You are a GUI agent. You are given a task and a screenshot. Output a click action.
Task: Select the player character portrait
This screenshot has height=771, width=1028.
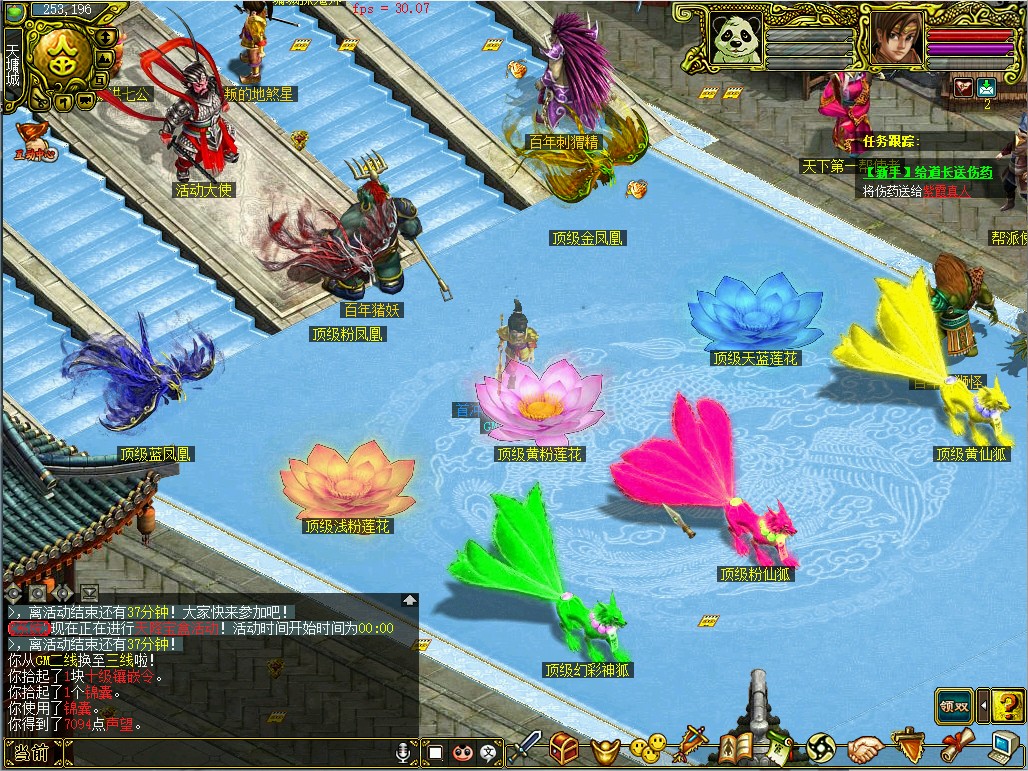click(896, 38)
